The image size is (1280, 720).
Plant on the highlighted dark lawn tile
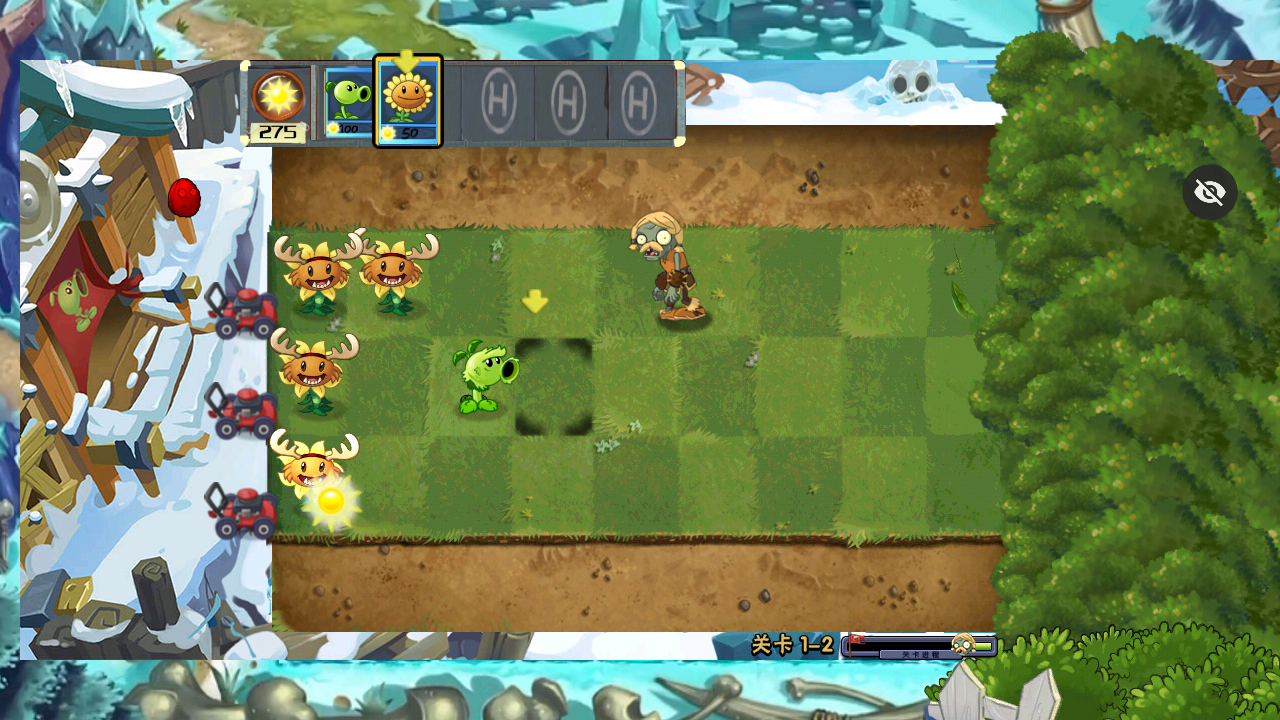click(554, 387)
